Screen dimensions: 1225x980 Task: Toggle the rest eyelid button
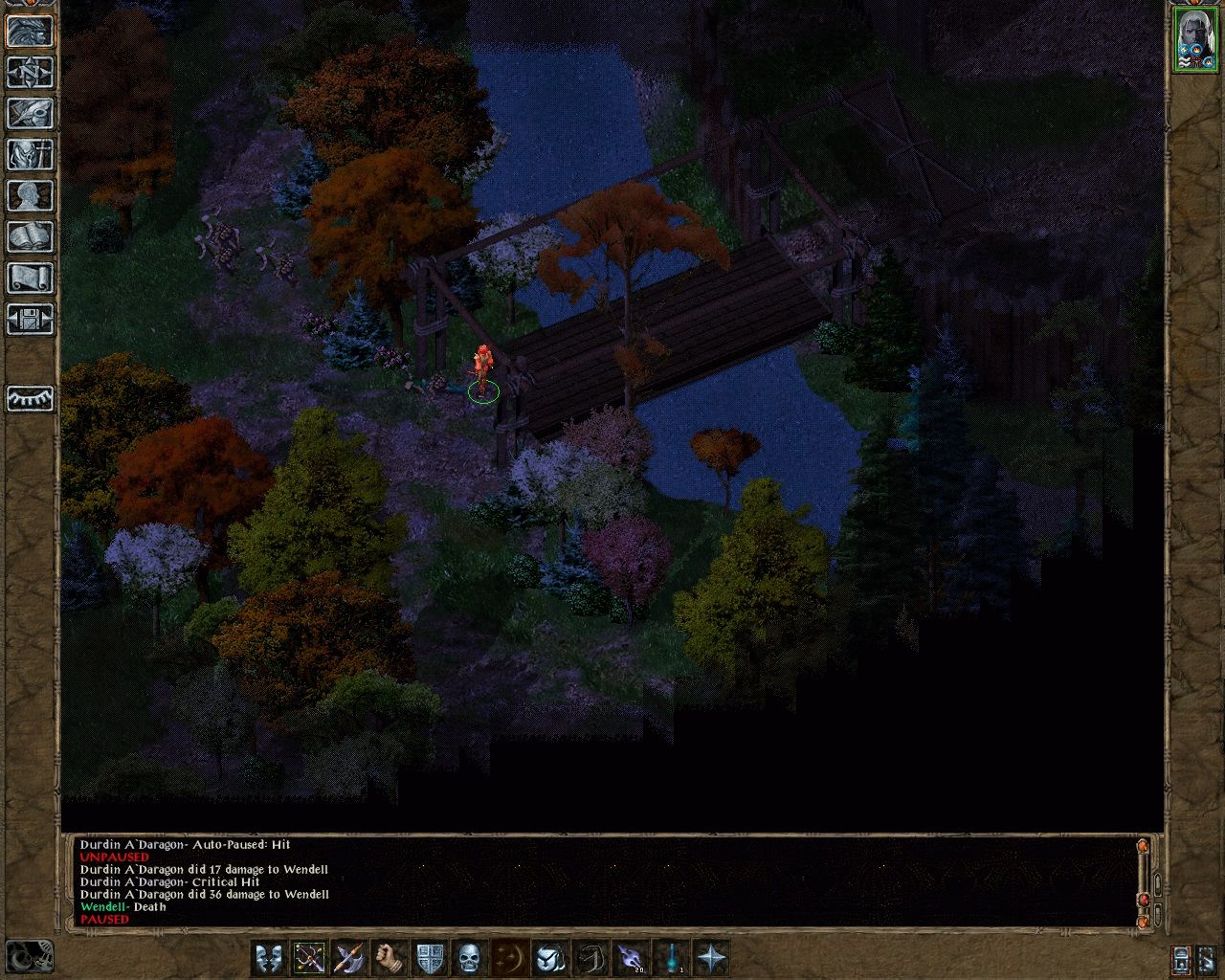[30, 398]
